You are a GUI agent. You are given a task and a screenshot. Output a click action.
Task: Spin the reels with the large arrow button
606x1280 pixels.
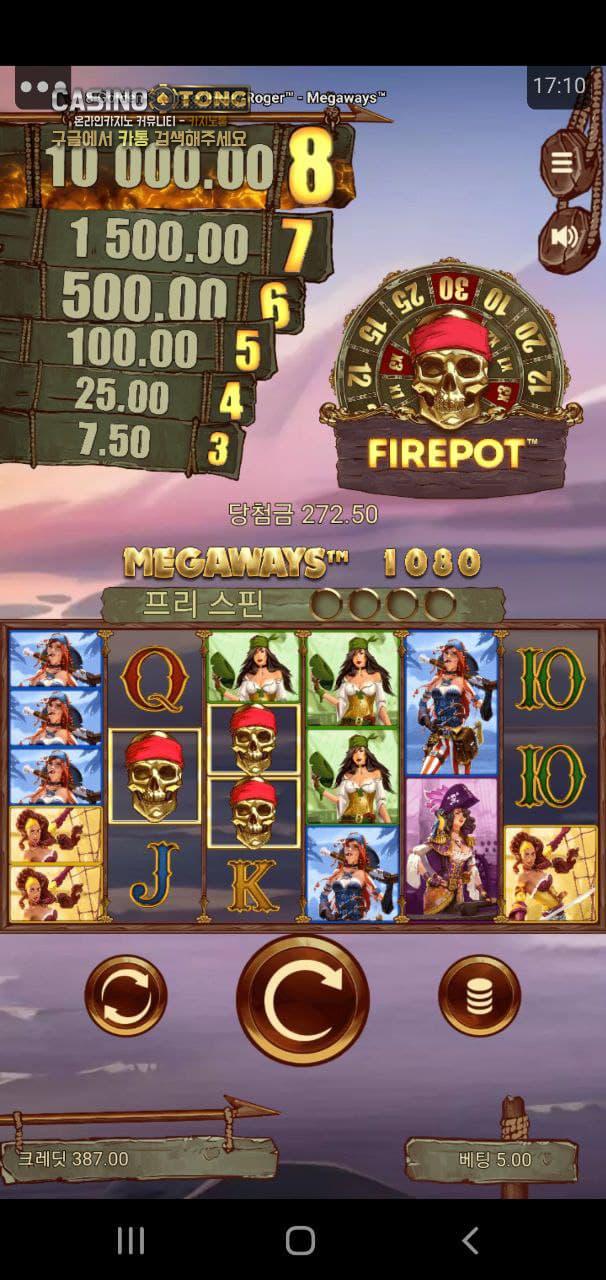pyautogui.click(x=302, y=999)
